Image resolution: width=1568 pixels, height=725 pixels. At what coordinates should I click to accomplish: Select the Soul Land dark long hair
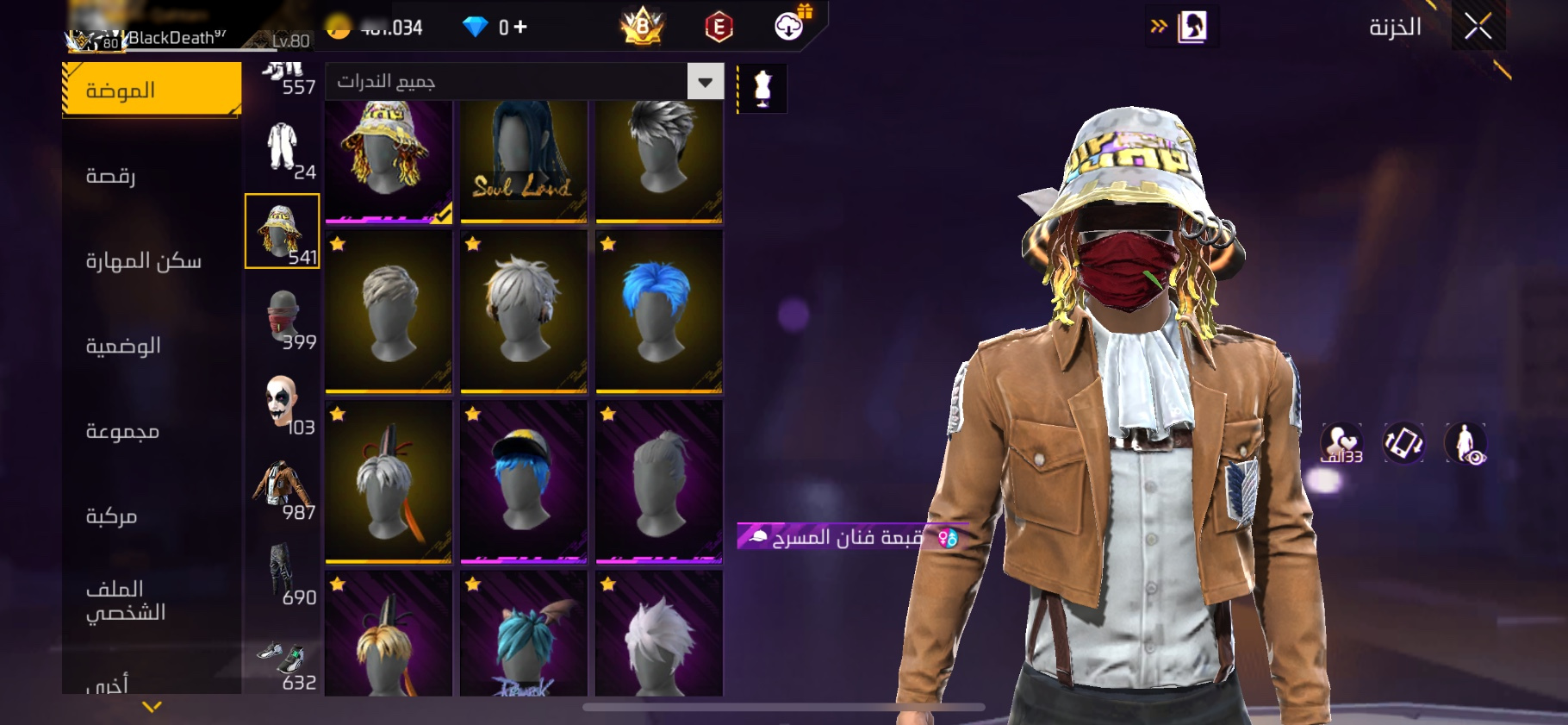523,161
